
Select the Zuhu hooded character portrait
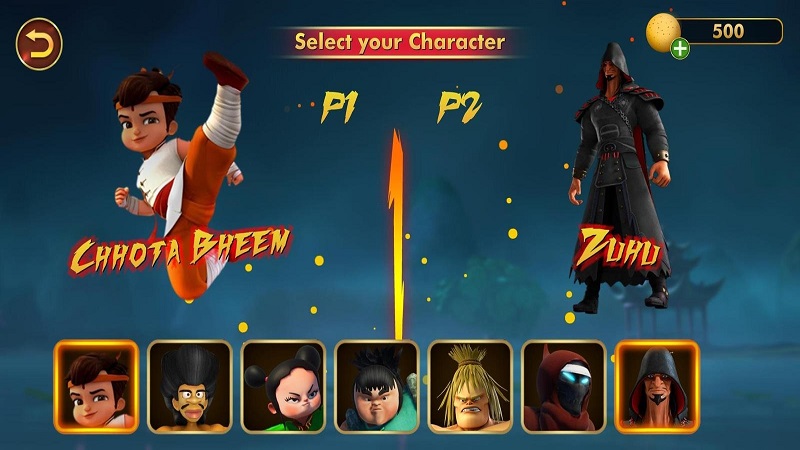[x=657, y=387]
